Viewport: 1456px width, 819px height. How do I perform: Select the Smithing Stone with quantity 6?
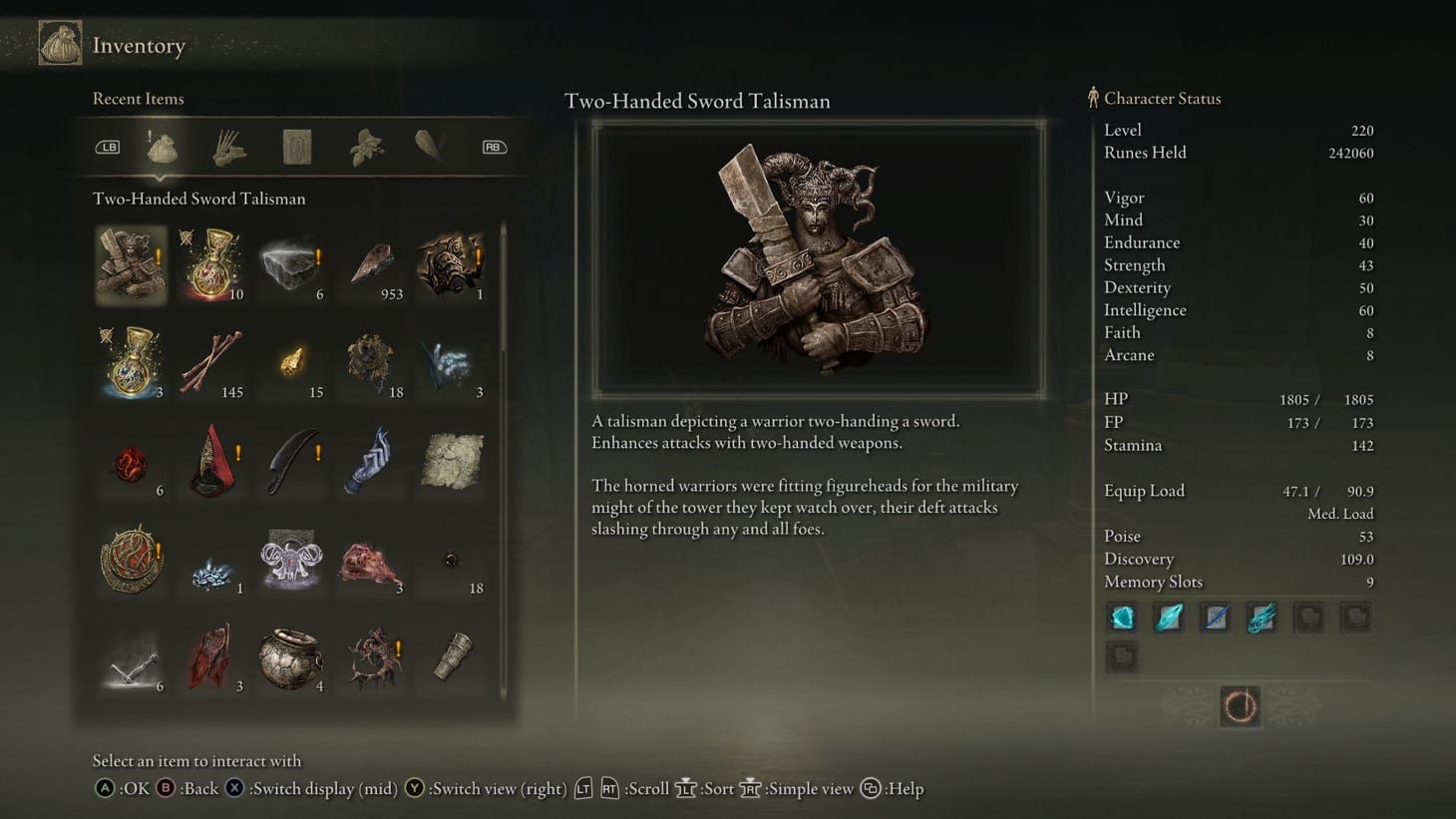(x=291, y=264)
